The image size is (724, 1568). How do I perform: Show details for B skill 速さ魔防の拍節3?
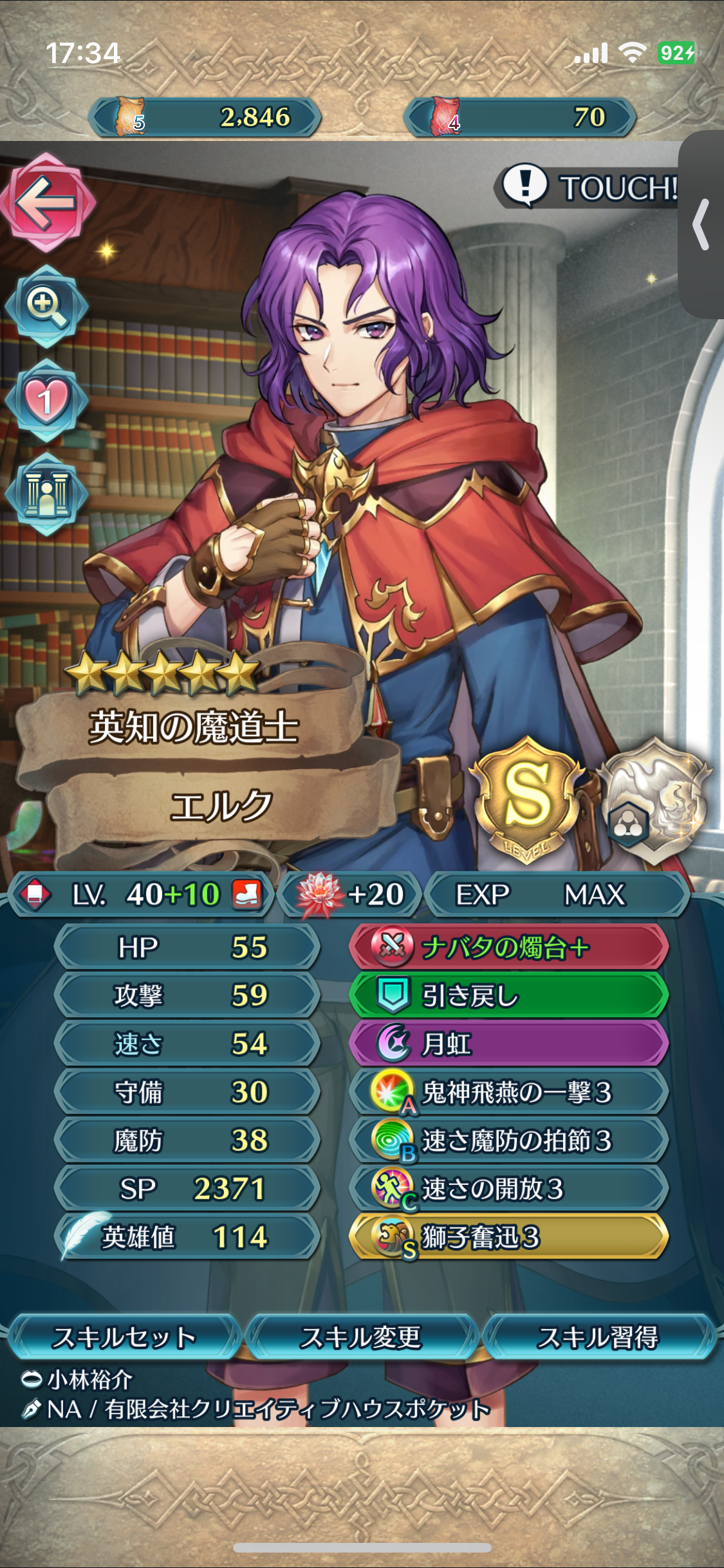click(x=508, y=1140)
